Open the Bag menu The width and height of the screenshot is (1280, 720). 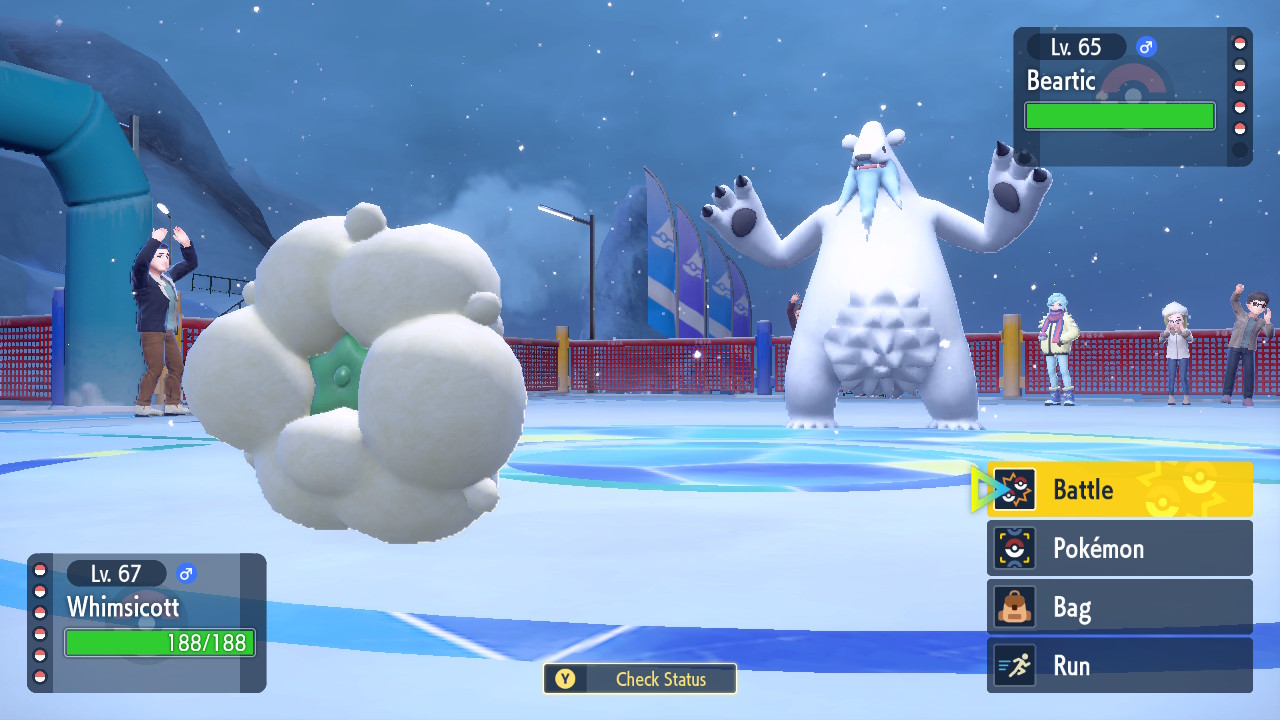[x=1119, y=607]
